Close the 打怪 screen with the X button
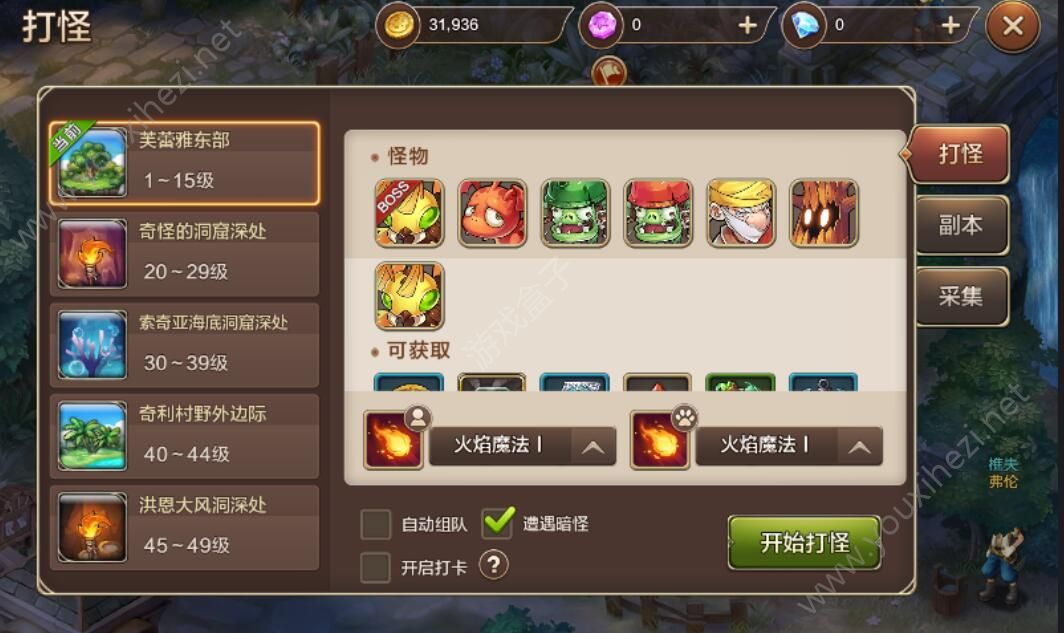This screenshot has height=633, width=1064. tap(1012, 27)
